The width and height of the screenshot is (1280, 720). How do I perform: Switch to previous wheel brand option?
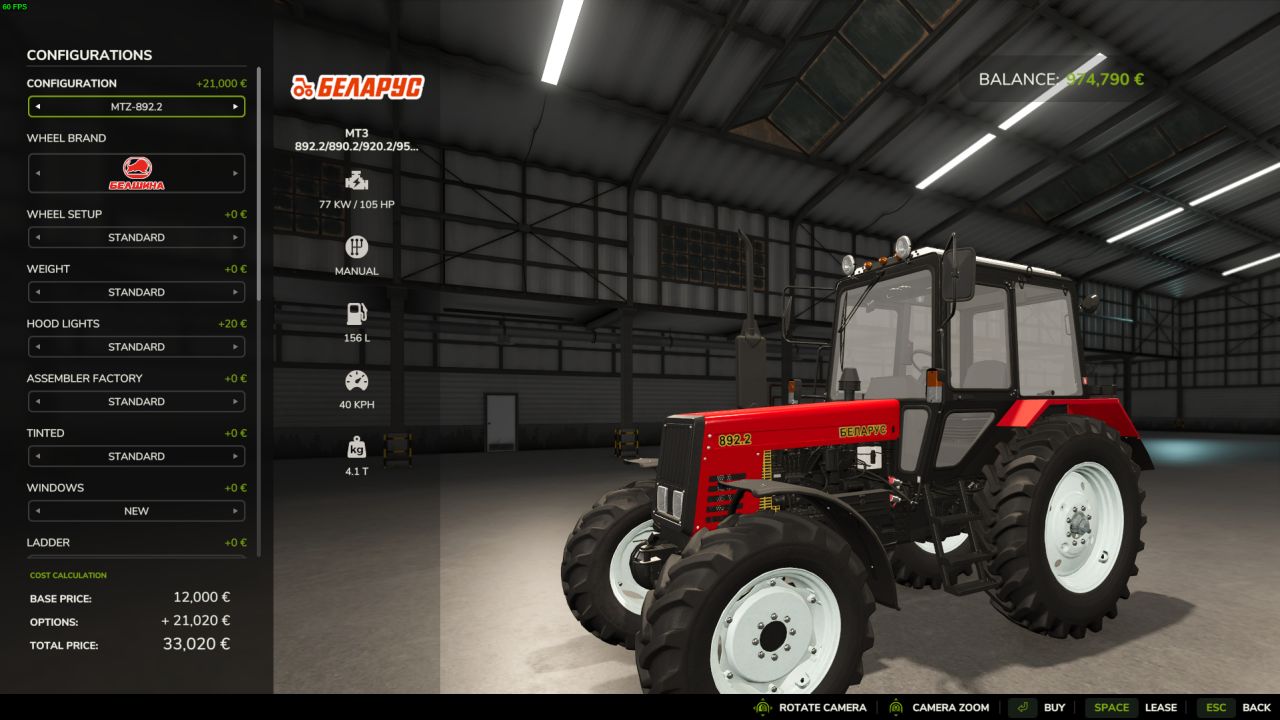click(x=37, y=173)
